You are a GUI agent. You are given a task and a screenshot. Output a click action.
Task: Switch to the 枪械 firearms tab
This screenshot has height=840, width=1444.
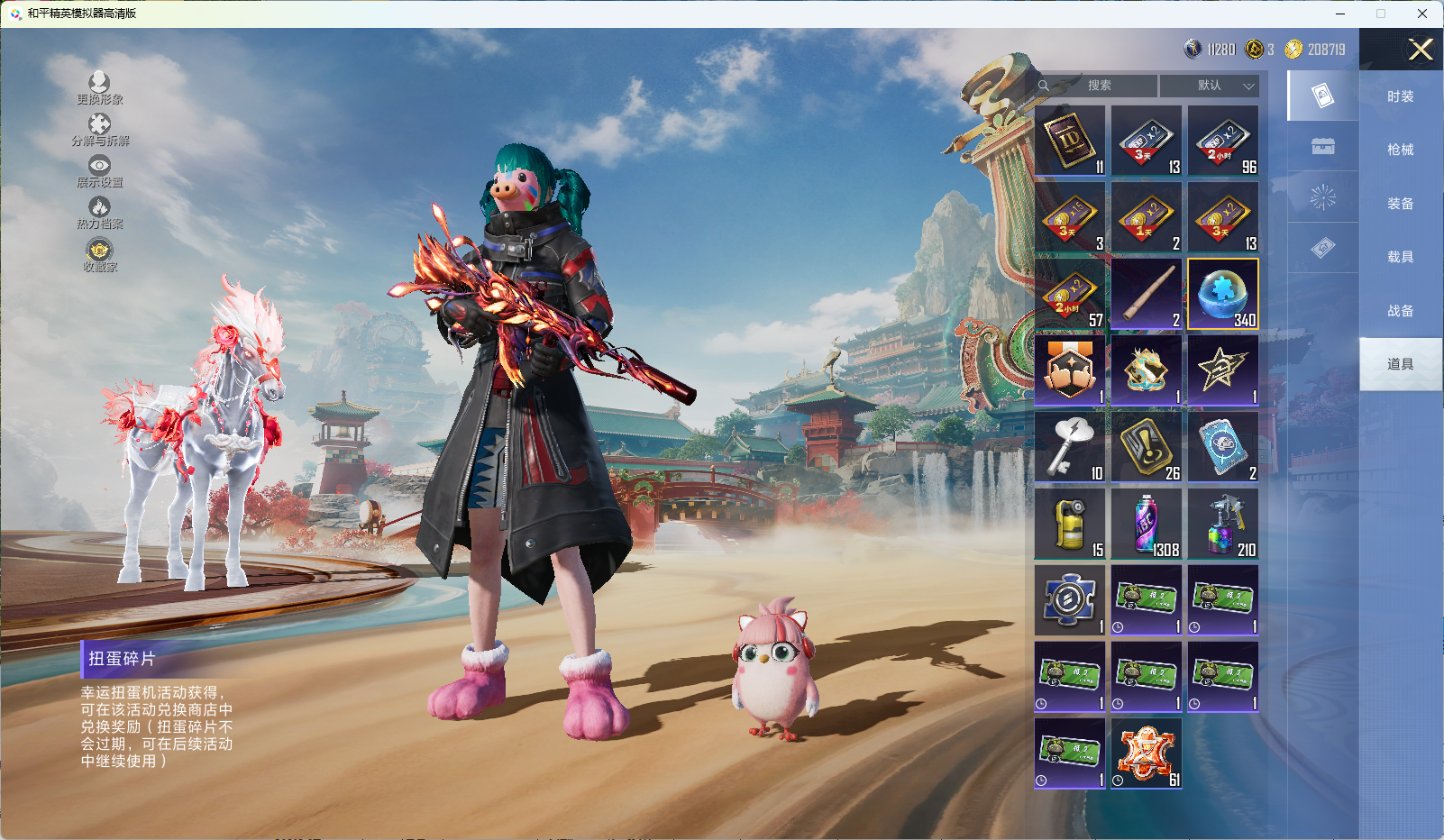[x=1400, y=150]
